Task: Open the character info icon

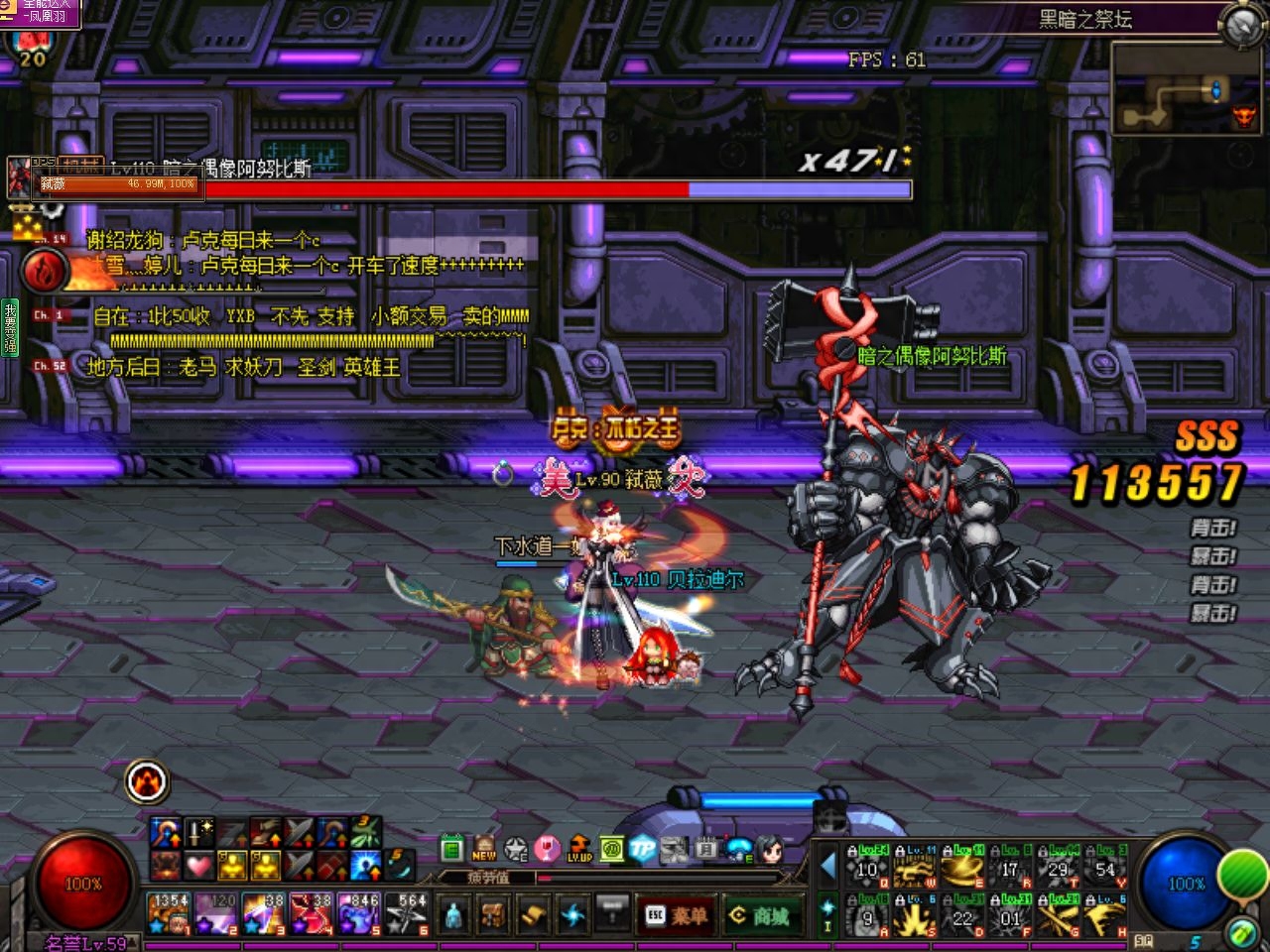Action: (x=453, y=914)
